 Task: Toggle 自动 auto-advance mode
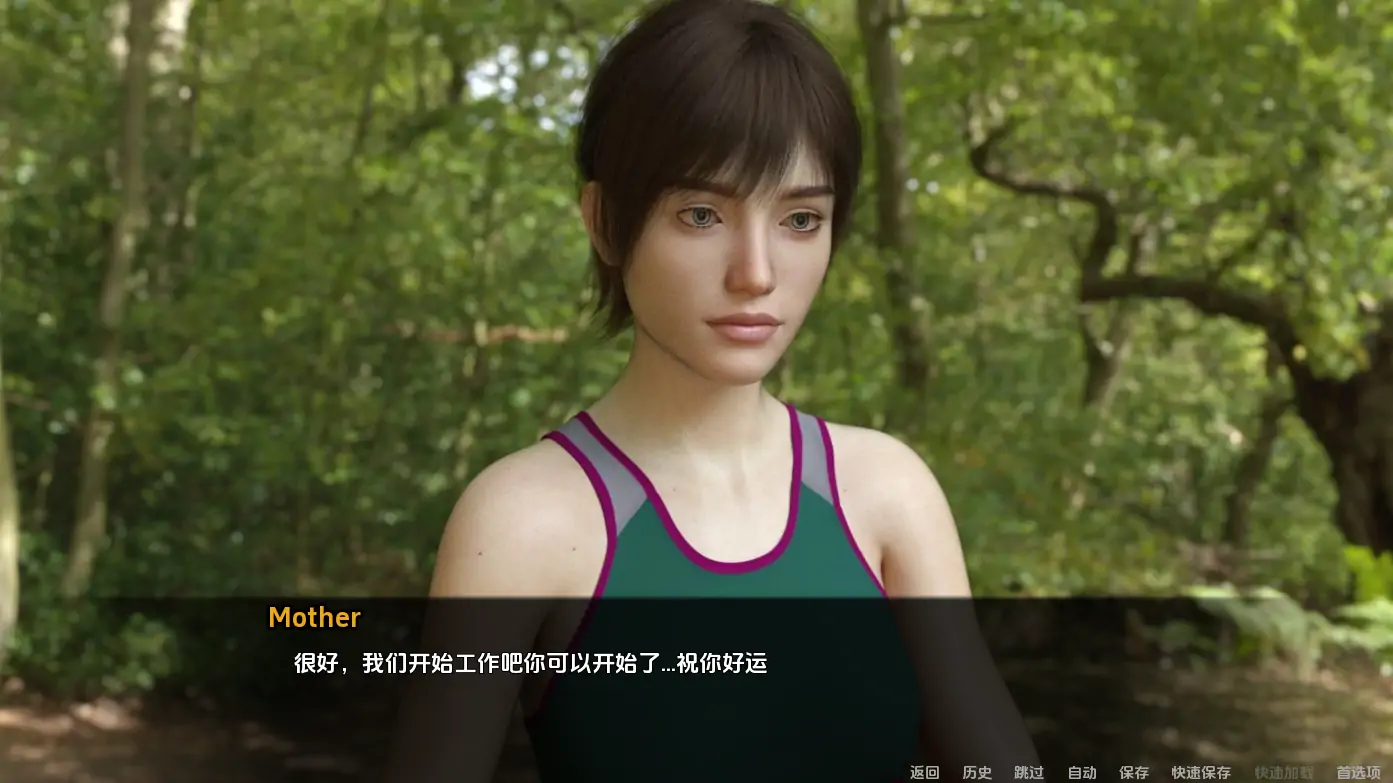click(1082, 772)
